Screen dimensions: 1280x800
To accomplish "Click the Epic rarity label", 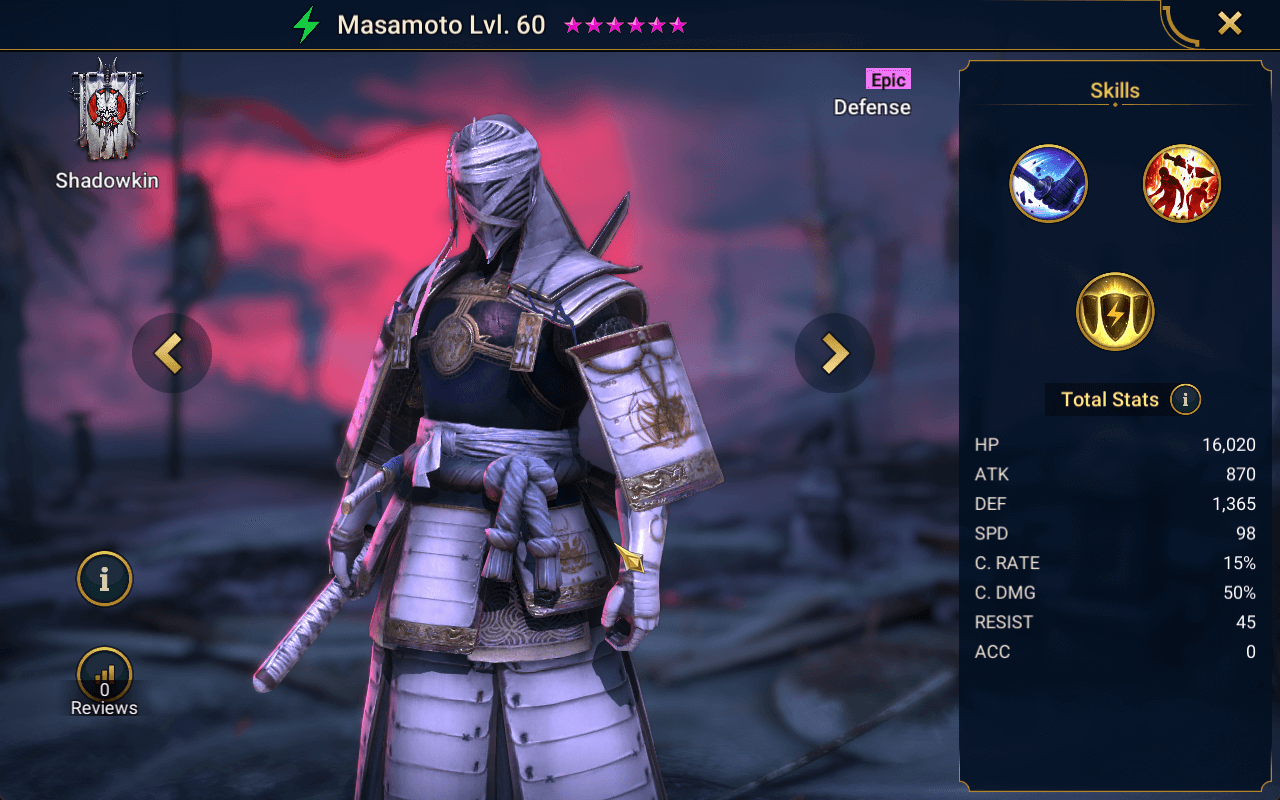I will 888,79.
